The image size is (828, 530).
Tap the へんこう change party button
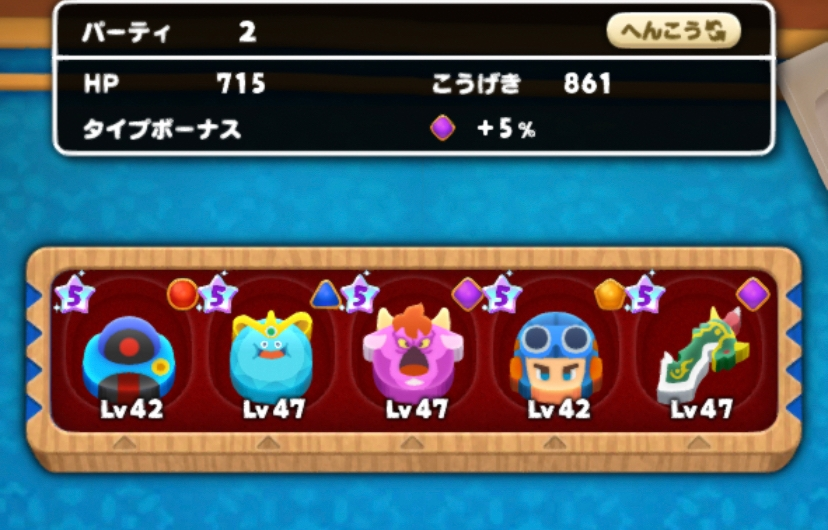click(673, 32)
